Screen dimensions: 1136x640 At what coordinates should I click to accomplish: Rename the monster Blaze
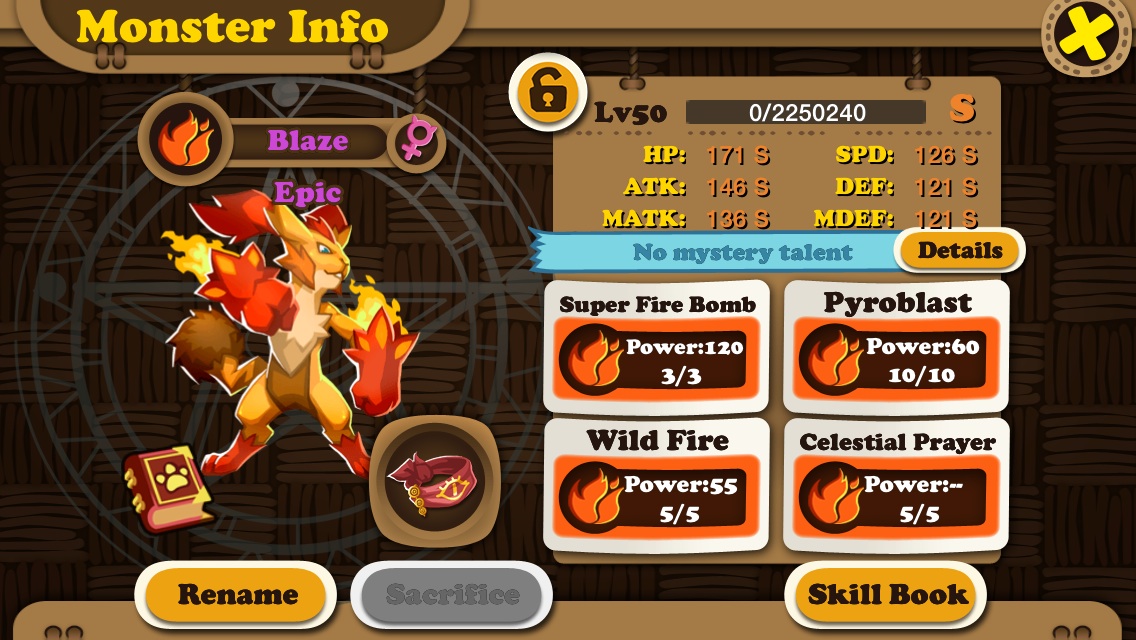(x=237, y=595)
